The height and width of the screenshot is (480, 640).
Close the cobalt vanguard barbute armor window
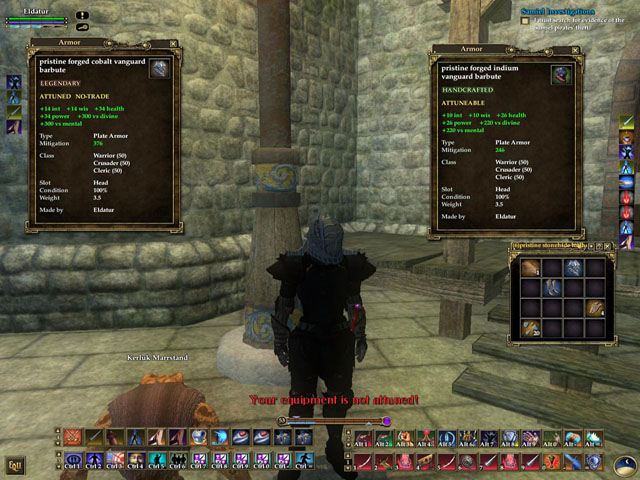(x=173, y=44)
